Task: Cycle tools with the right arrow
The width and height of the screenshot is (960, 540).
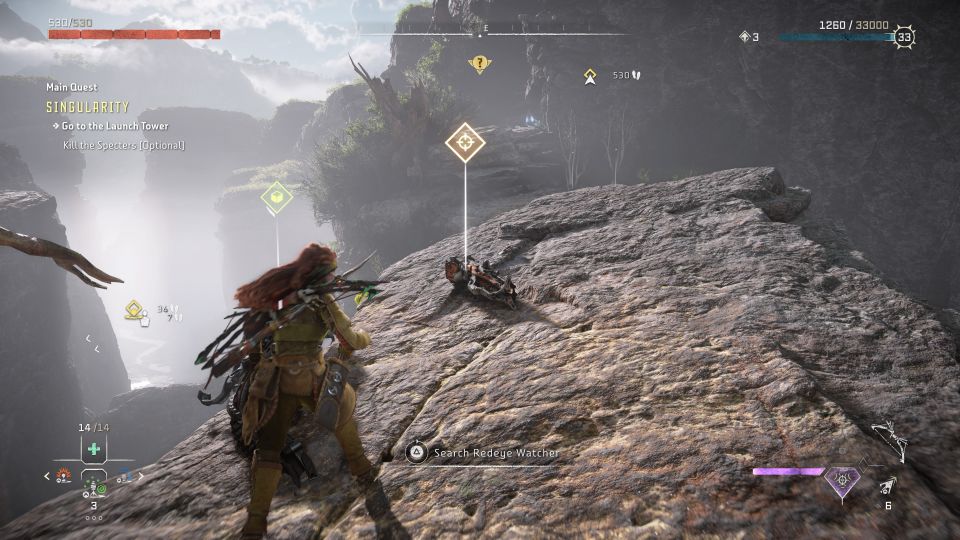Action: 141,476
